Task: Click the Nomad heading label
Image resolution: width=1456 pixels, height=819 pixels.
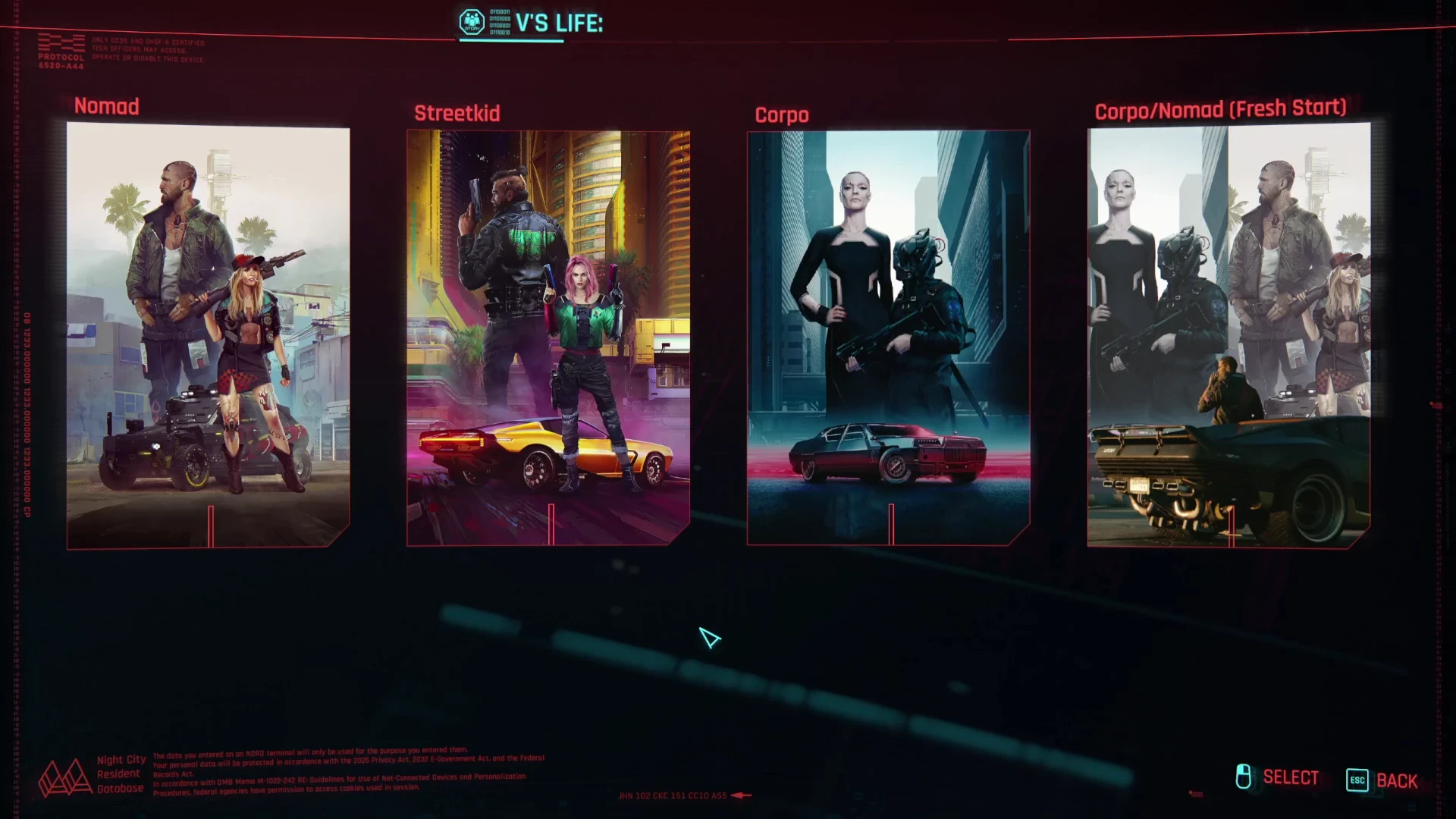Action: tap(105, 107)
